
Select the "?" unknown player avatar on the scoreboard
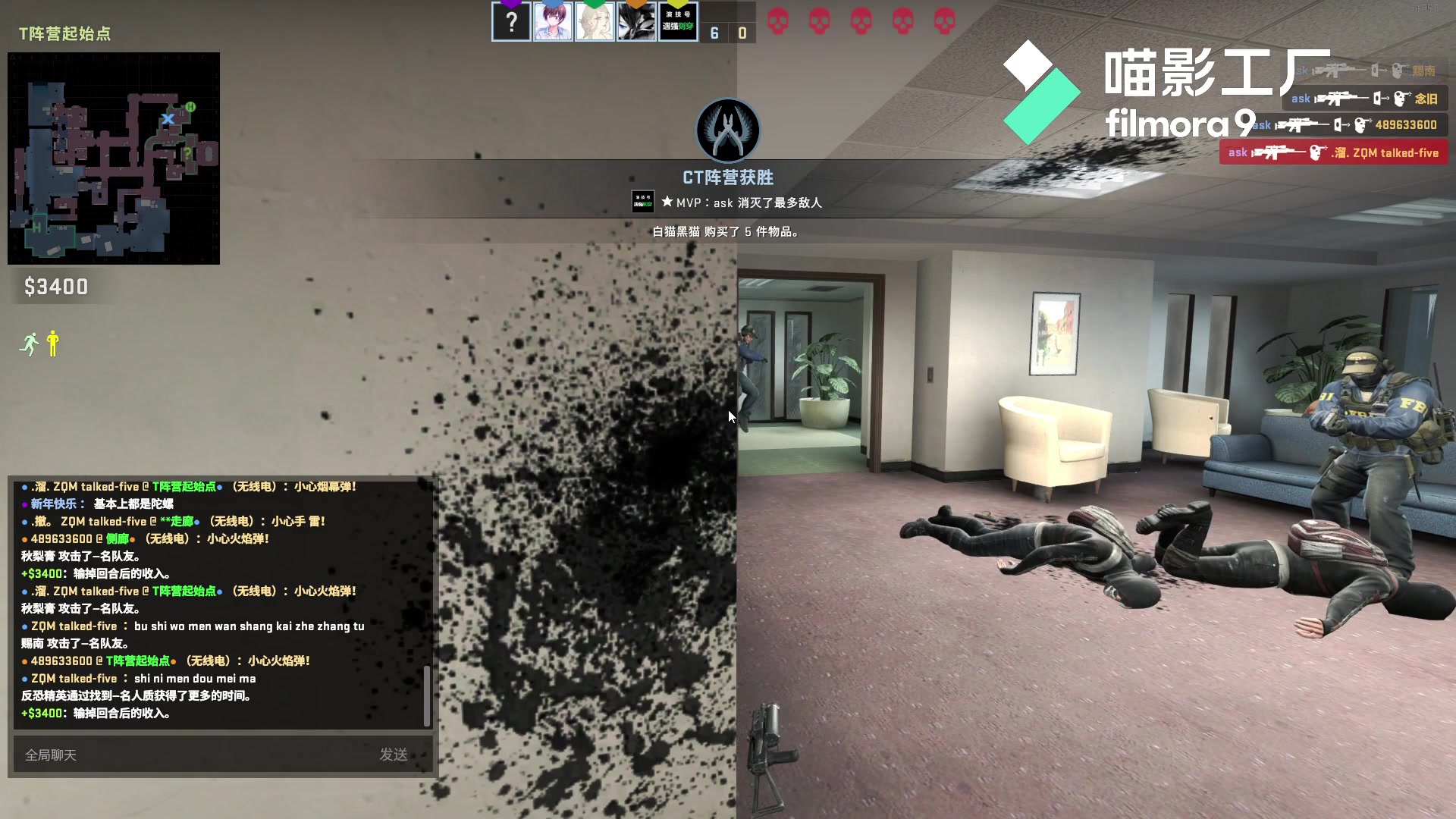coord(512,22)
